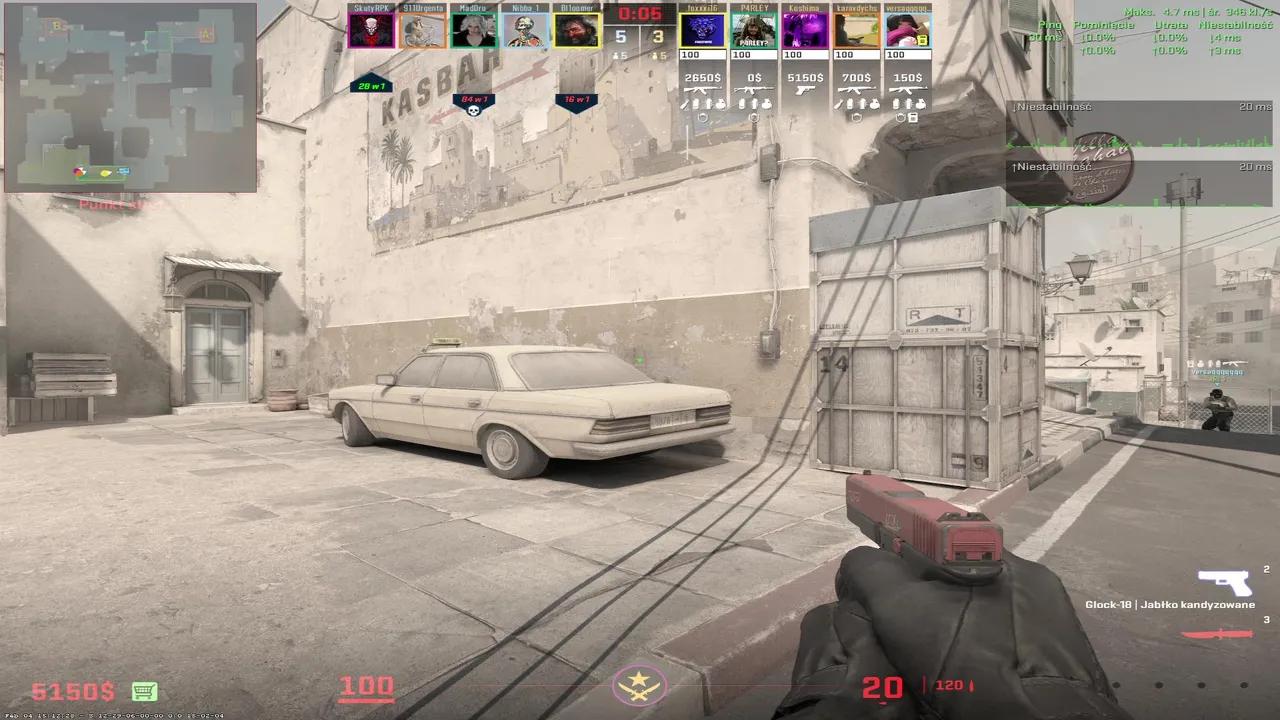
Task: Select the Glock-18 pistol weapon slot
Action: tap(1224, 582)
